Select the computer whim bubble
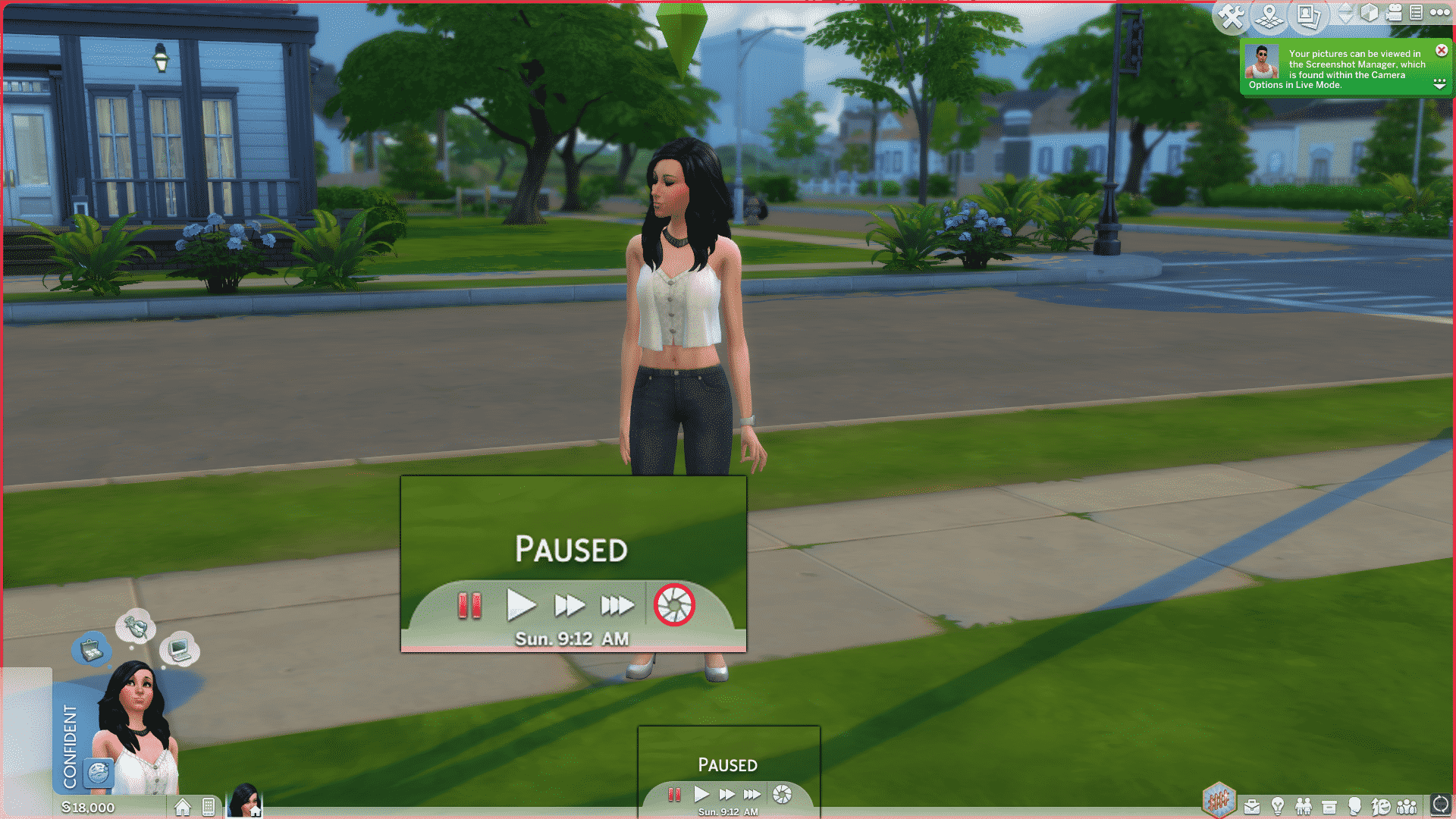 tap(180, 648)
